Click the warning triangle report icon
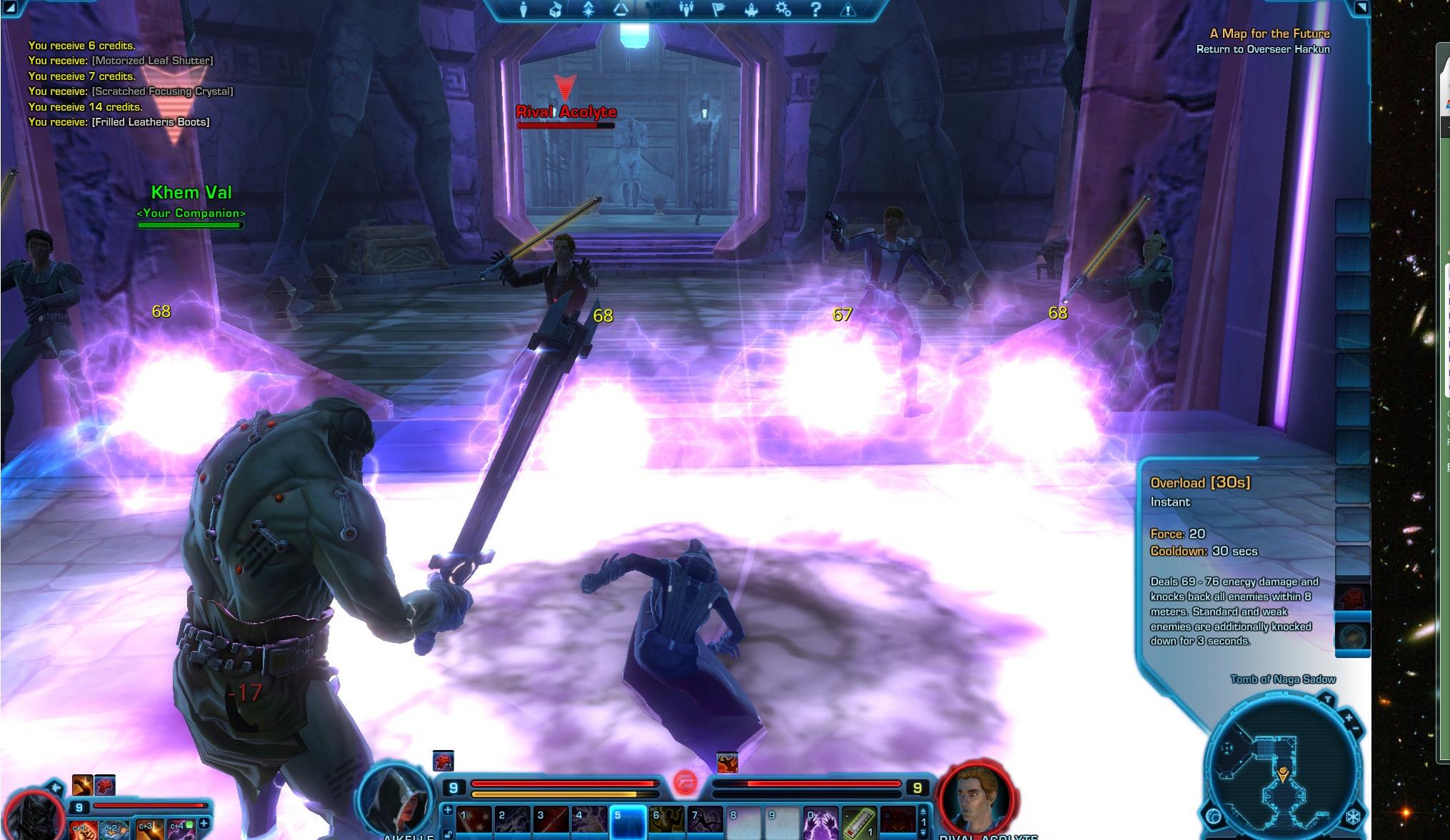 [x=849, y=9]
